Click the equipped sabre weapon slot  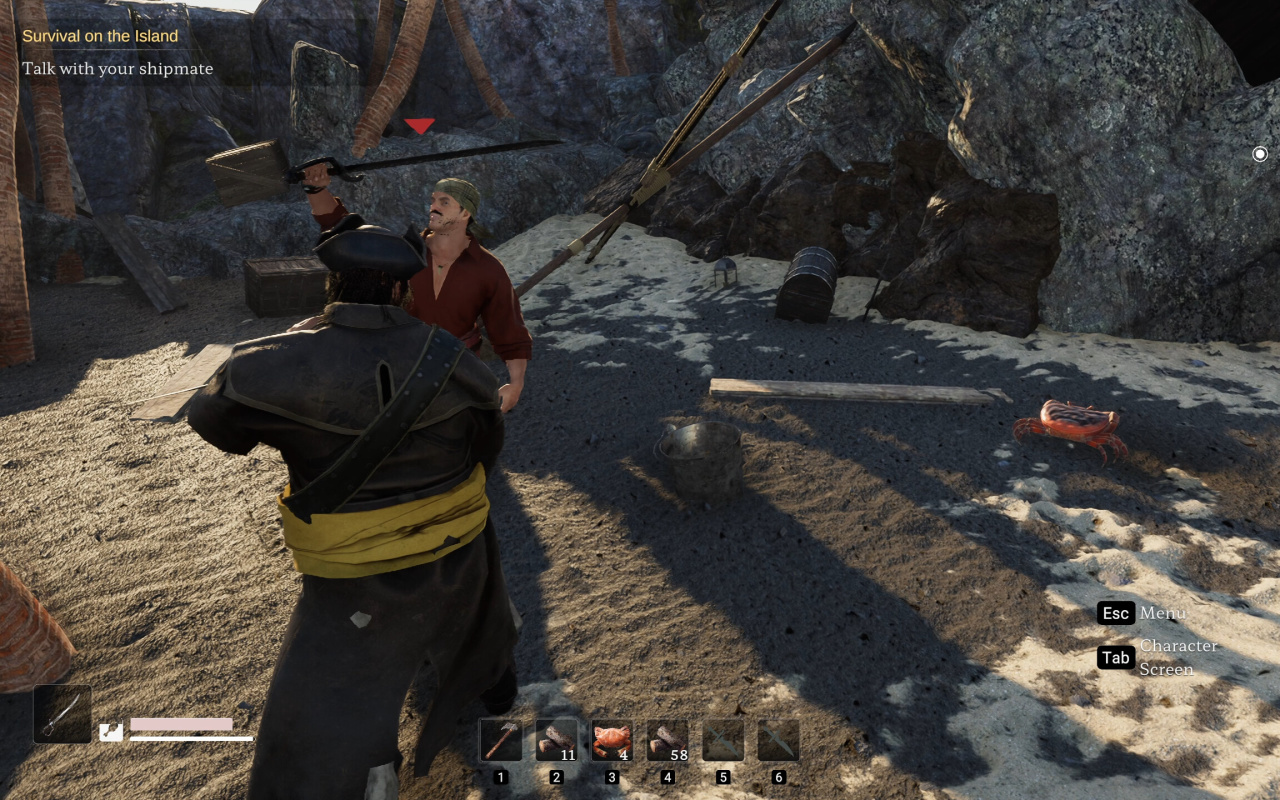click(62, 714)
